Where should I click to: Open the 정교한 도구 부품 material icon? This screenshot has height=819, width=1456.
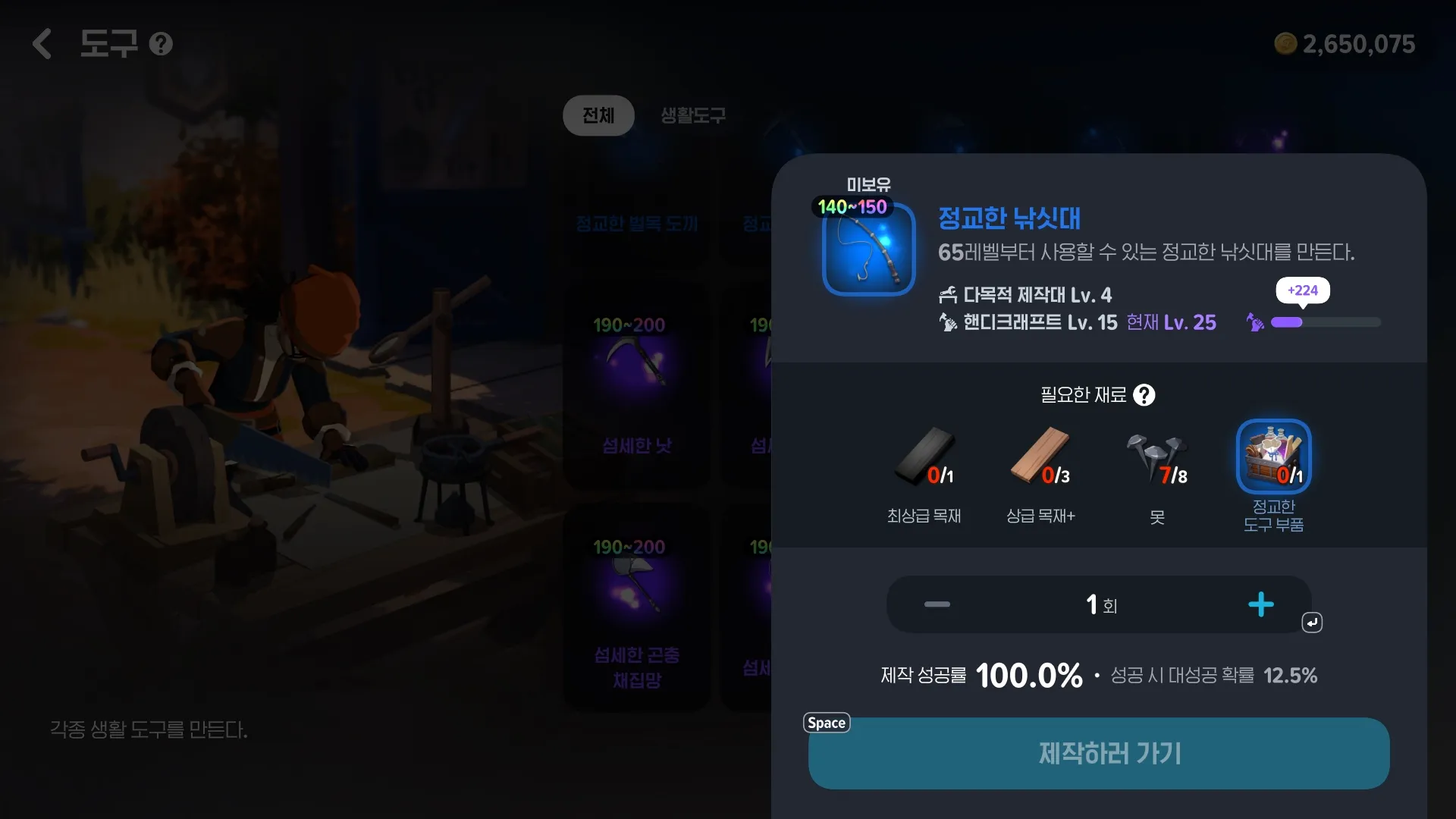tap(1272, 456)
